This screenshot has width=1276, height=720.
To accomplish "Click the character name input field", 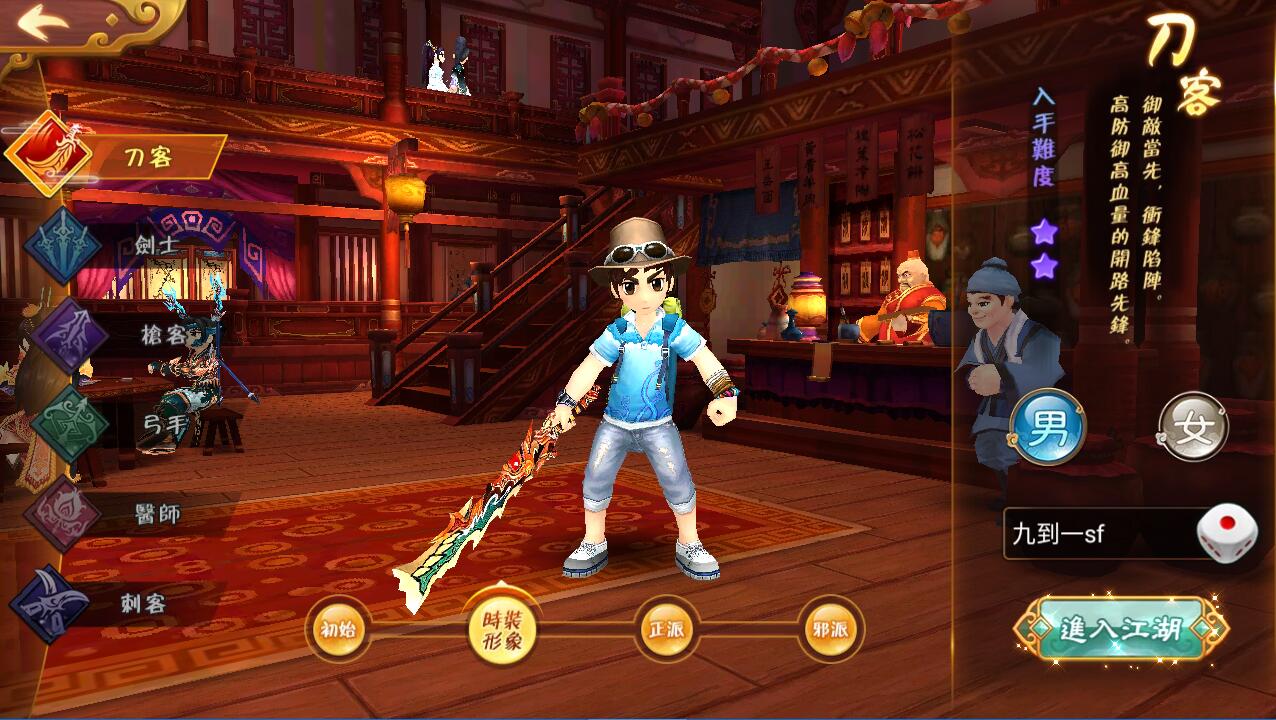I will coord(1098,533).
